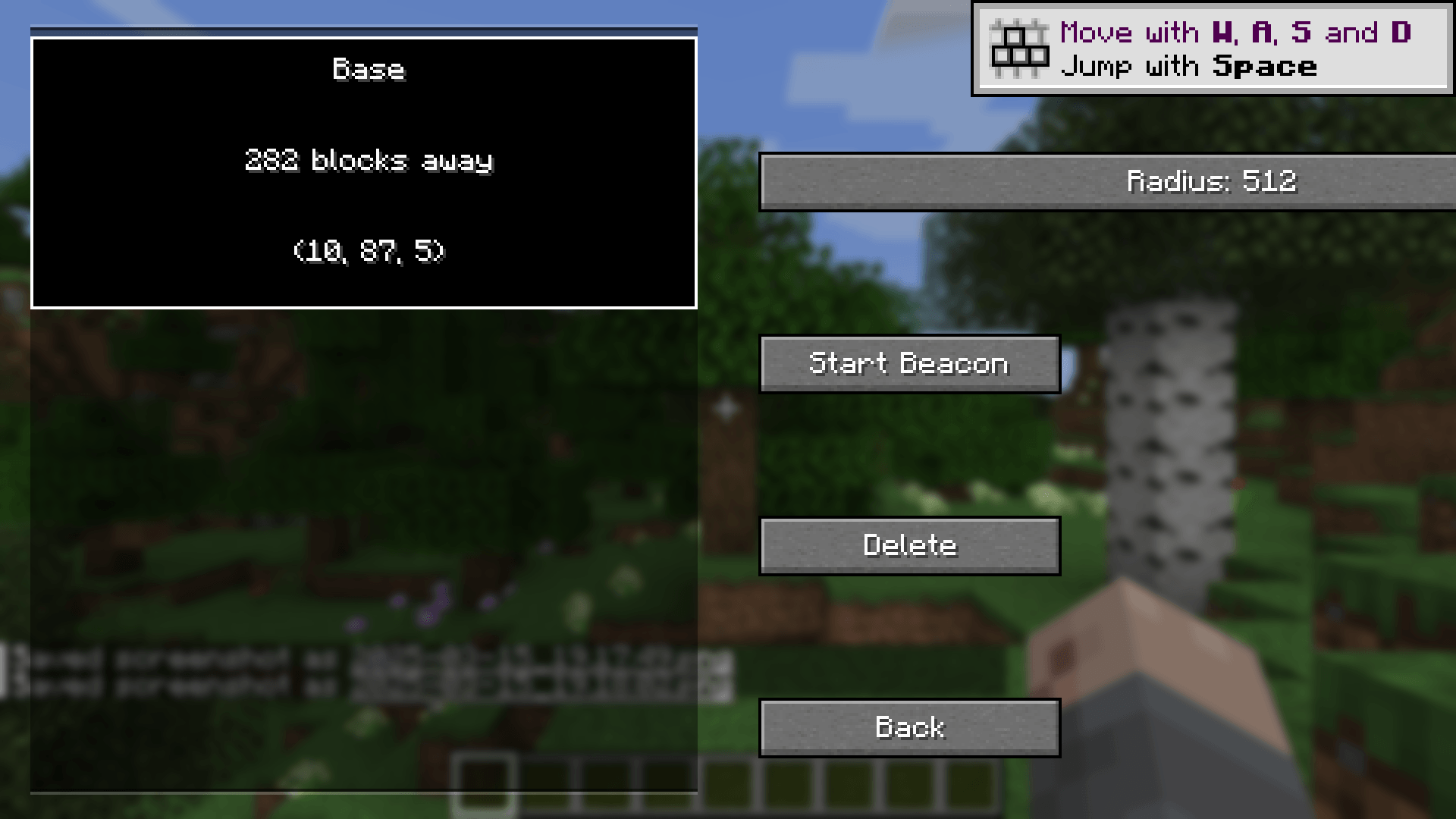Screen dimensions: 1456x819
Task: Return with the Back button
Action: (909, 726)
